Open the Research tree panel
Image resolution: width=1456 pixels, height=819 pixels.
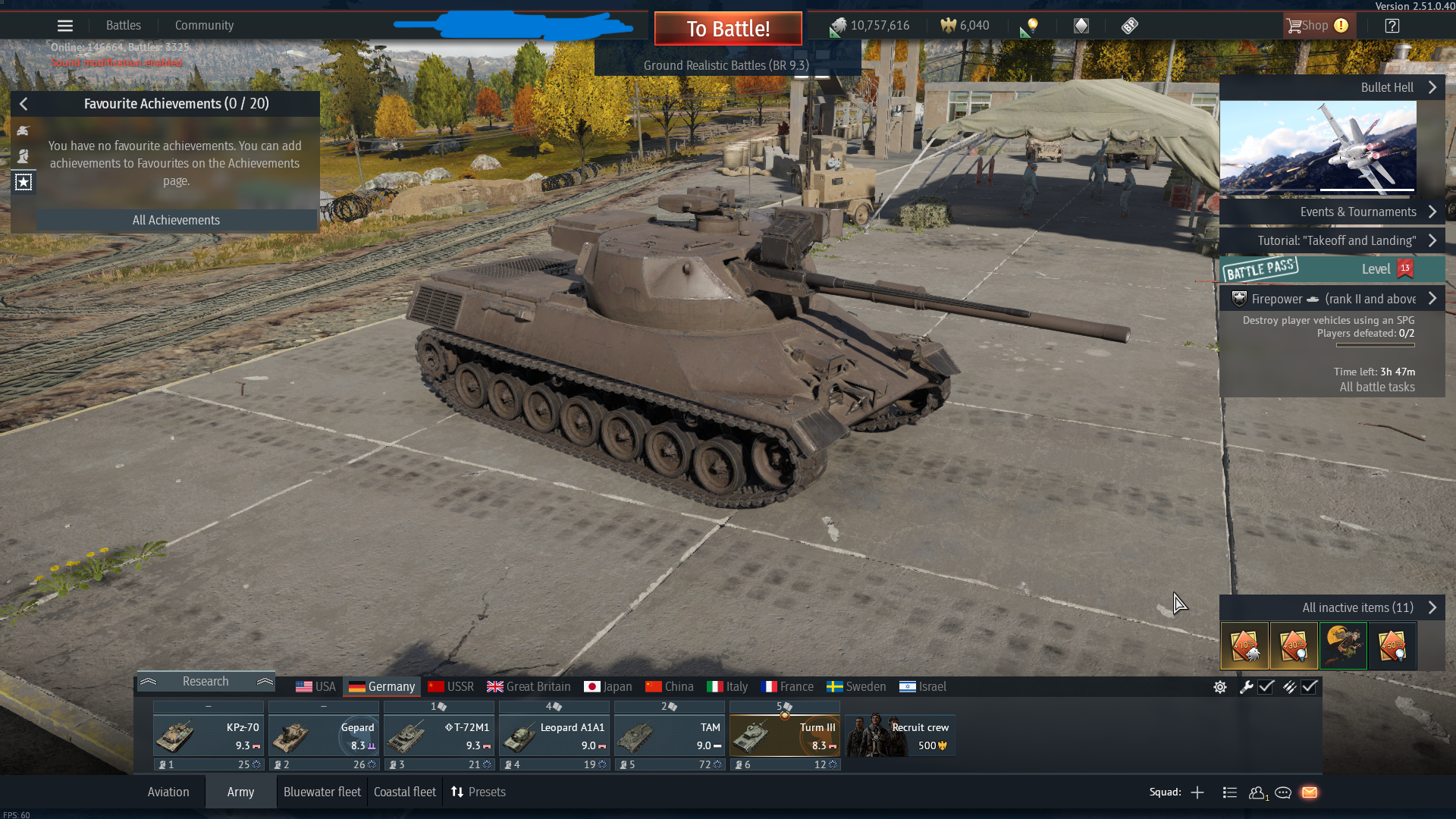(x=206, y=682)
